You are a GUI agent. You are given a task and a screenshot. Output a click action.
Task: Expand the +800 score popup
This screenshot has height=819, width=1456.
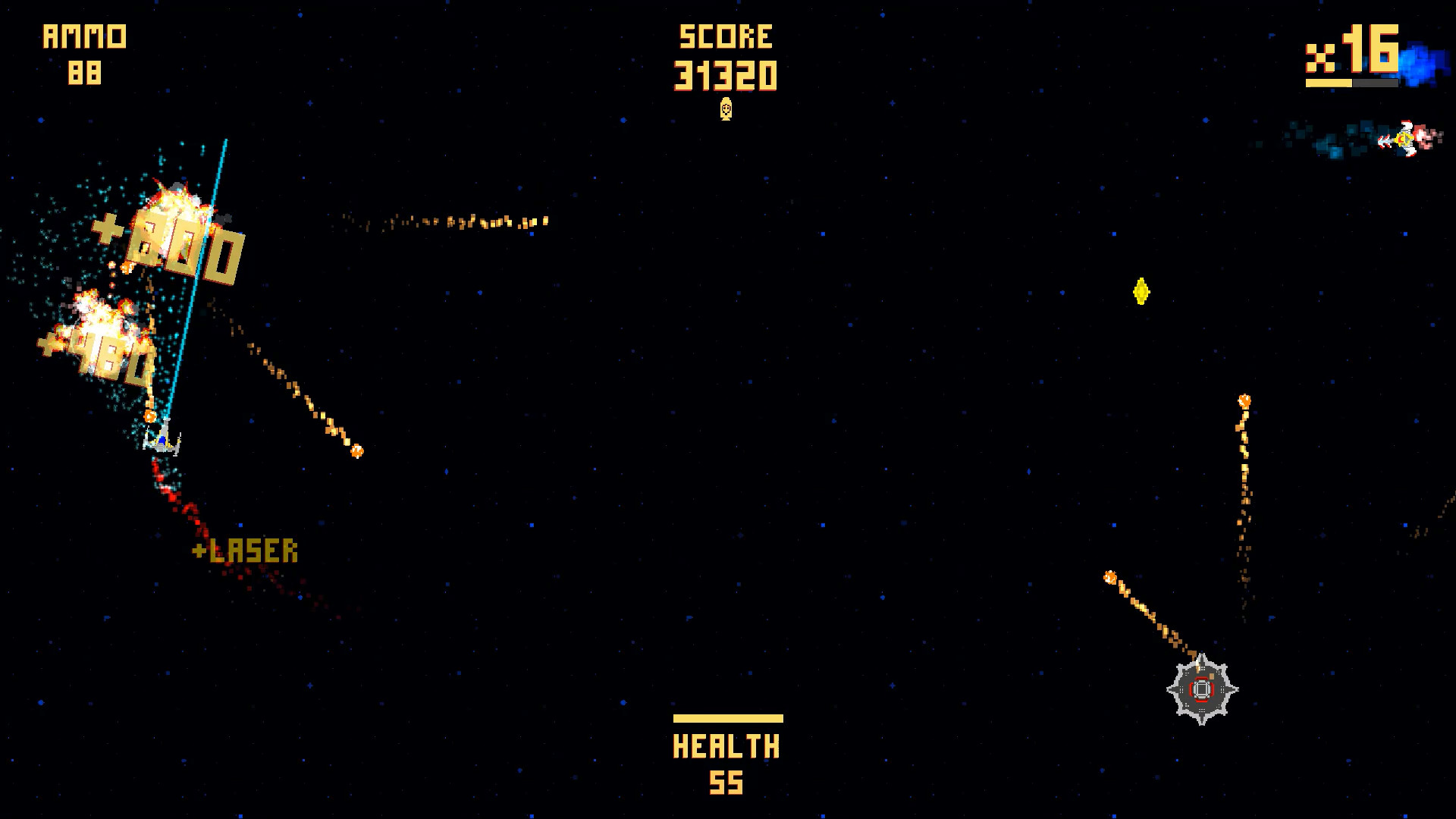pos(168,241)
